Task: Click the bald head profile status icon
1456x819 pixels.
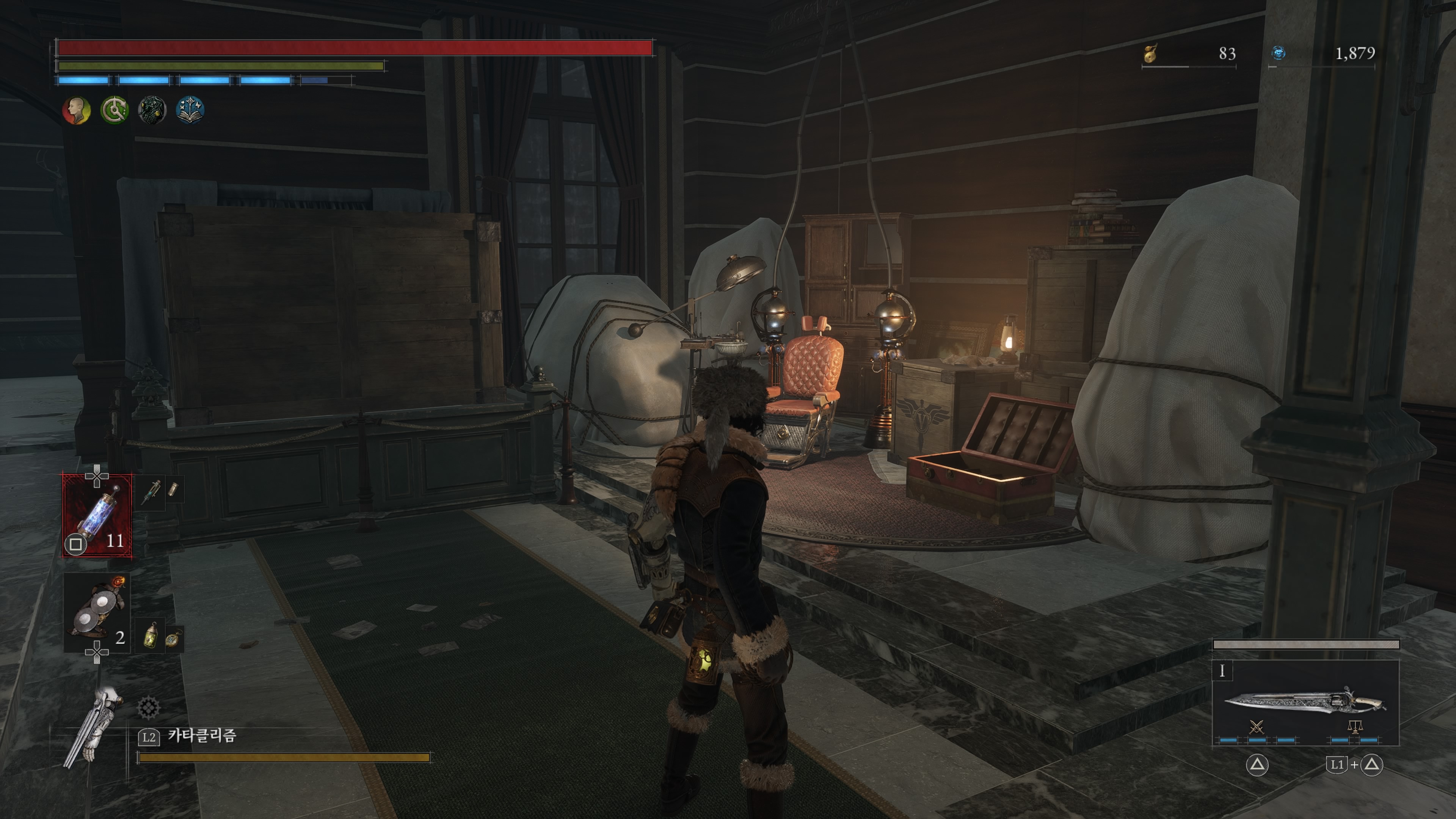Action: click(76, 110)
